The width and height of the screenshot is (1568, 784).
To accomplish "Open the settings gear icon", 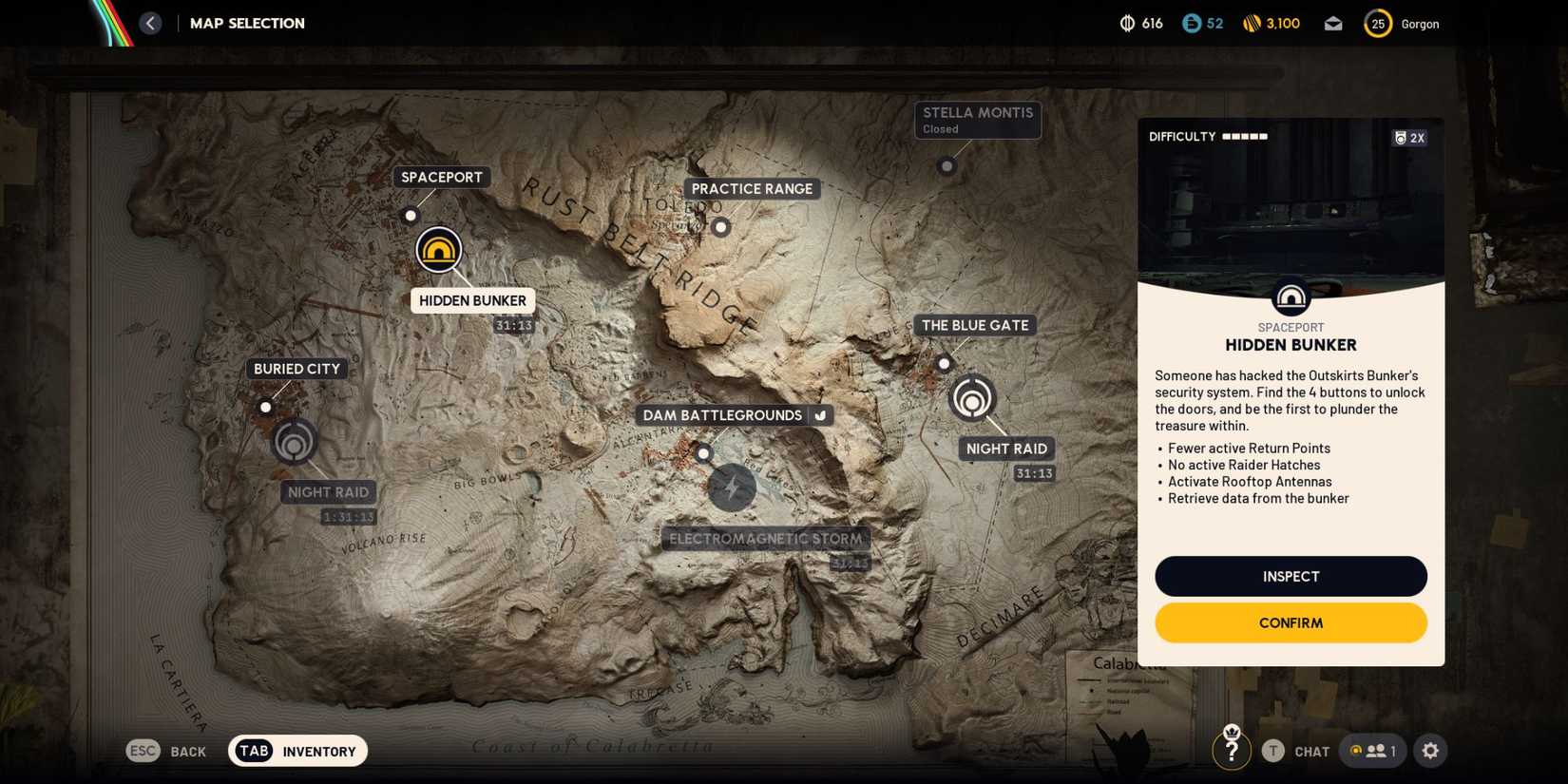I will (1430, 751).
